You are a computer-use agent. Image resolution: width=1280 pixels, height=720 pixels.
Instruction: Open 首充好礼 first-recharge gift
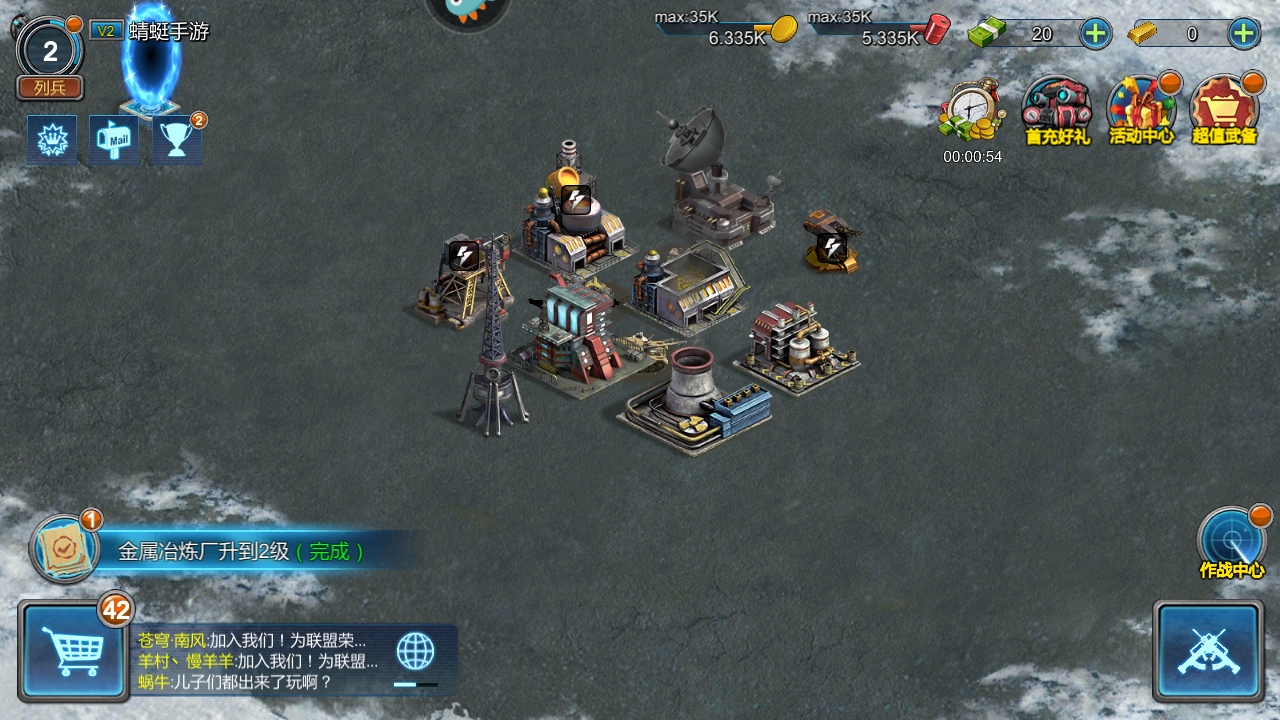coord(1057,110)
